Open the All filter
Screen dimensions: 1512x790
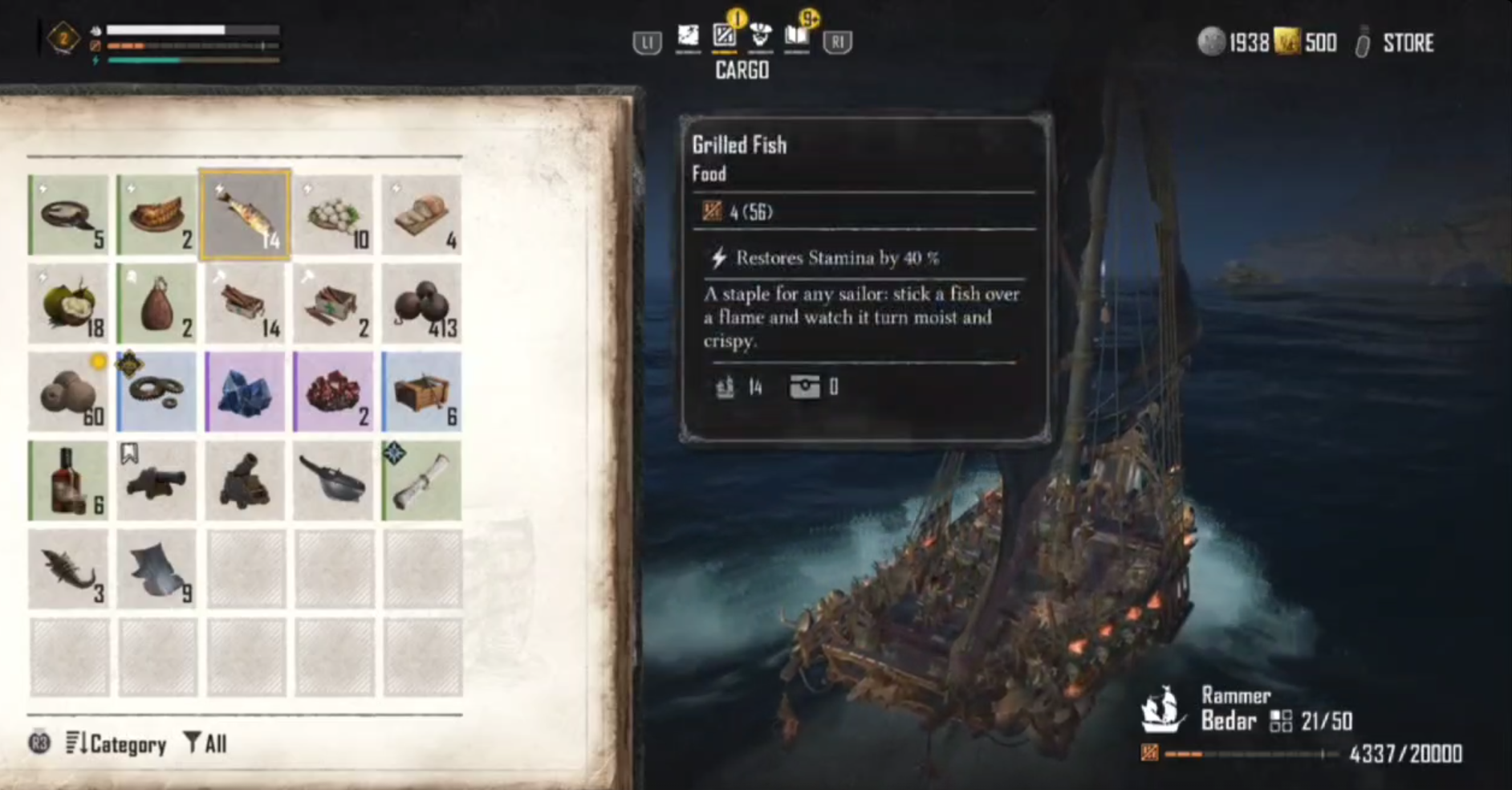pyautogui.click(x=205, y=744)
